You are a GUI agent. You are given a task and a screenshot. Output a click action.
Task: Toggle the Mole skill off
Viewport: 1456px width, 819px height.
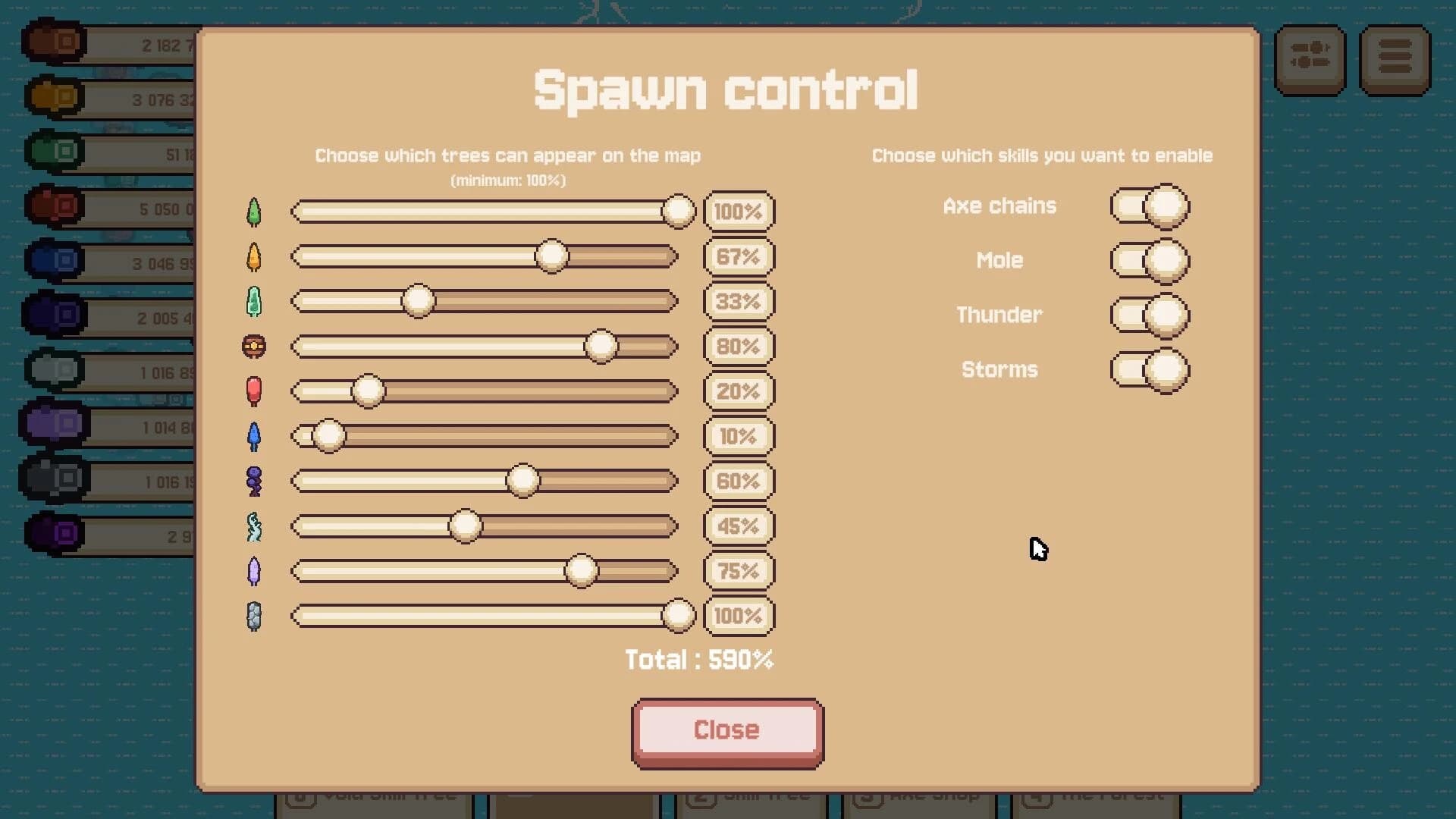coord(1150,260)
